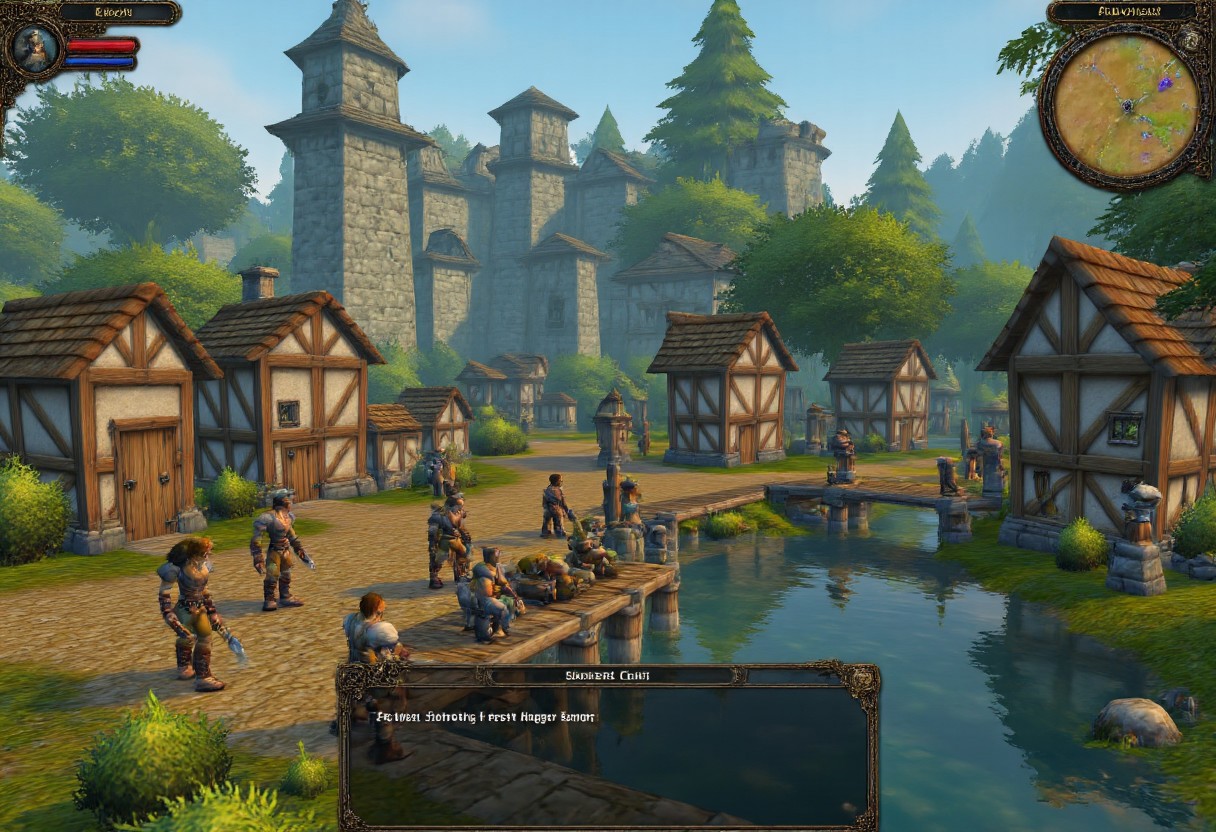Click the player character portrait
The height and width of the screenshot is (832, 1216).
tap(37, 47)
